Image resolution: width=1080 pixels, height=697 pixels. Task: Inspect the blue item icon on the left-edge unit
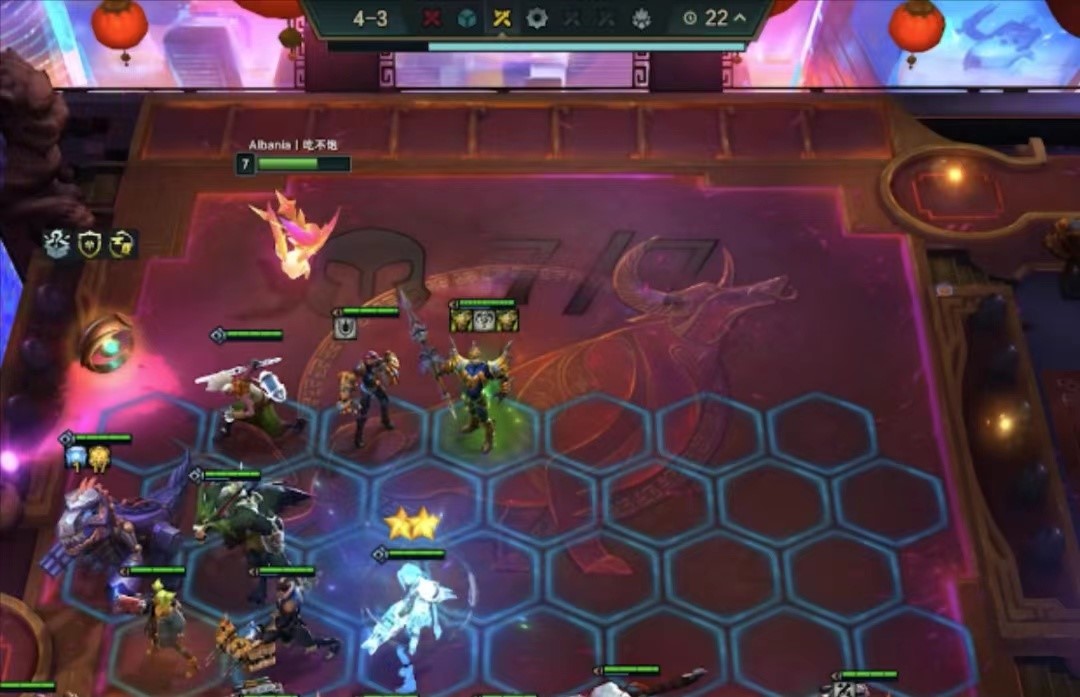point(76,458)
